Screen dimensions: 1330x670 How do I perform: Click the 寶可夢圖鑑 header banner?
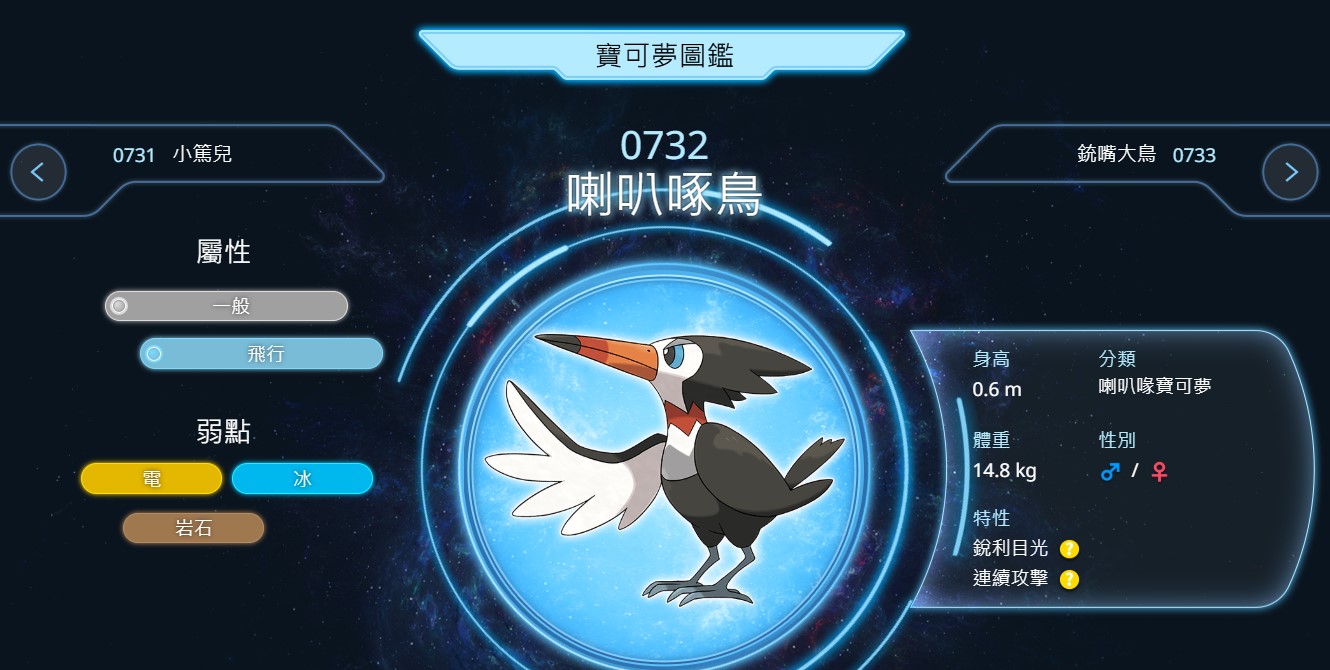pos(664,56)
